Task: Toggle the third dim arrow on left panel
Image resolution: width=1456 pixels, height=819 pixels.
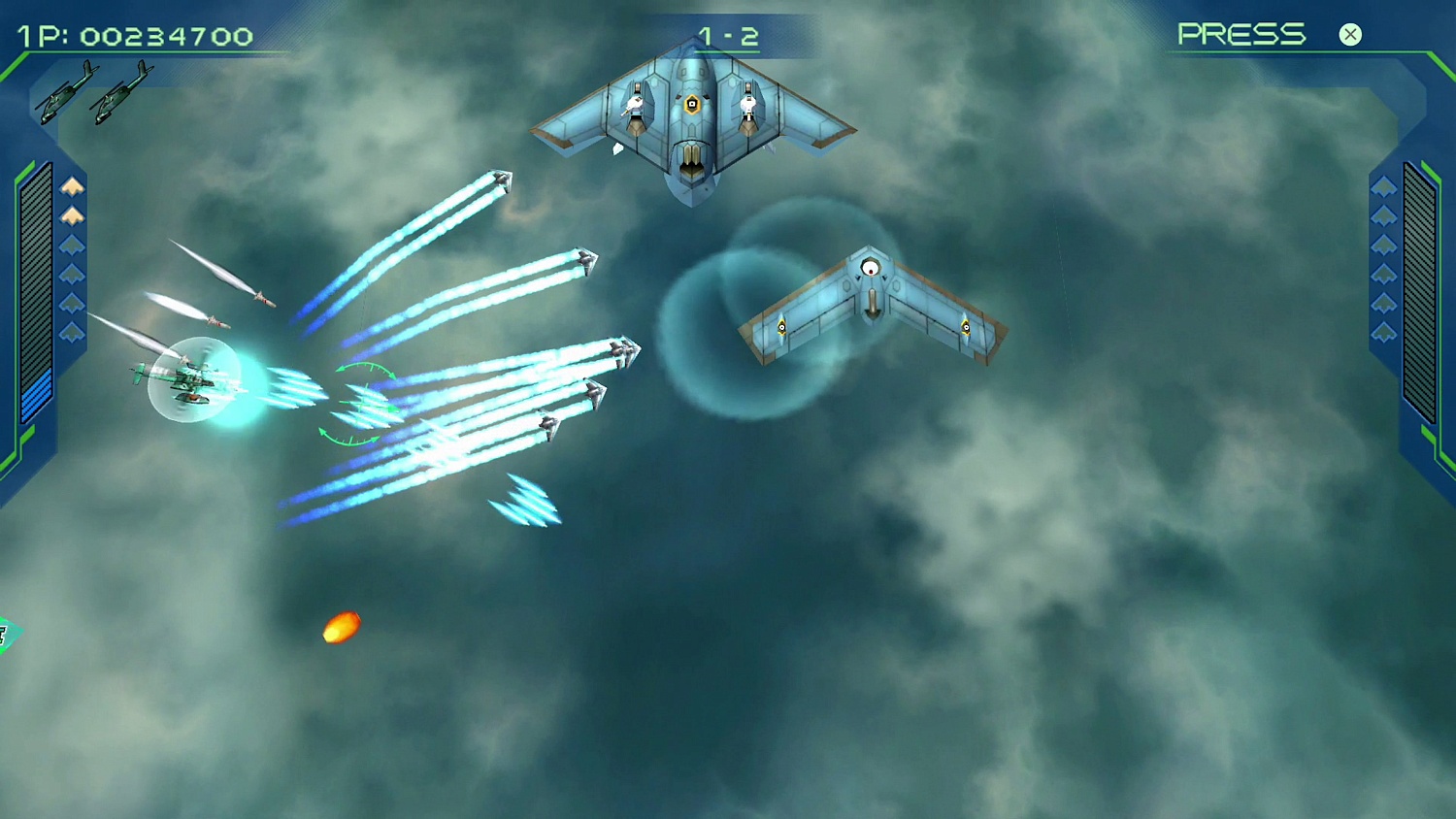Action: click(72, 244)
